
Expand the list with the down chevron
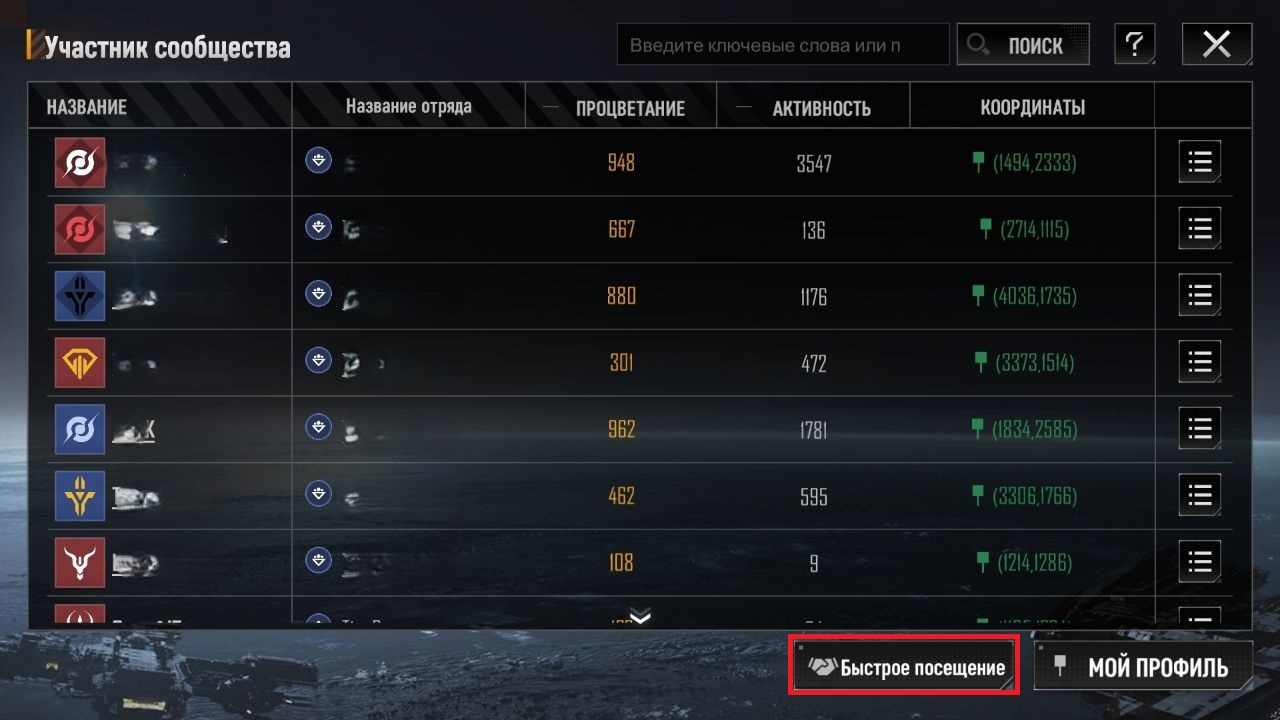pos(640,617)
